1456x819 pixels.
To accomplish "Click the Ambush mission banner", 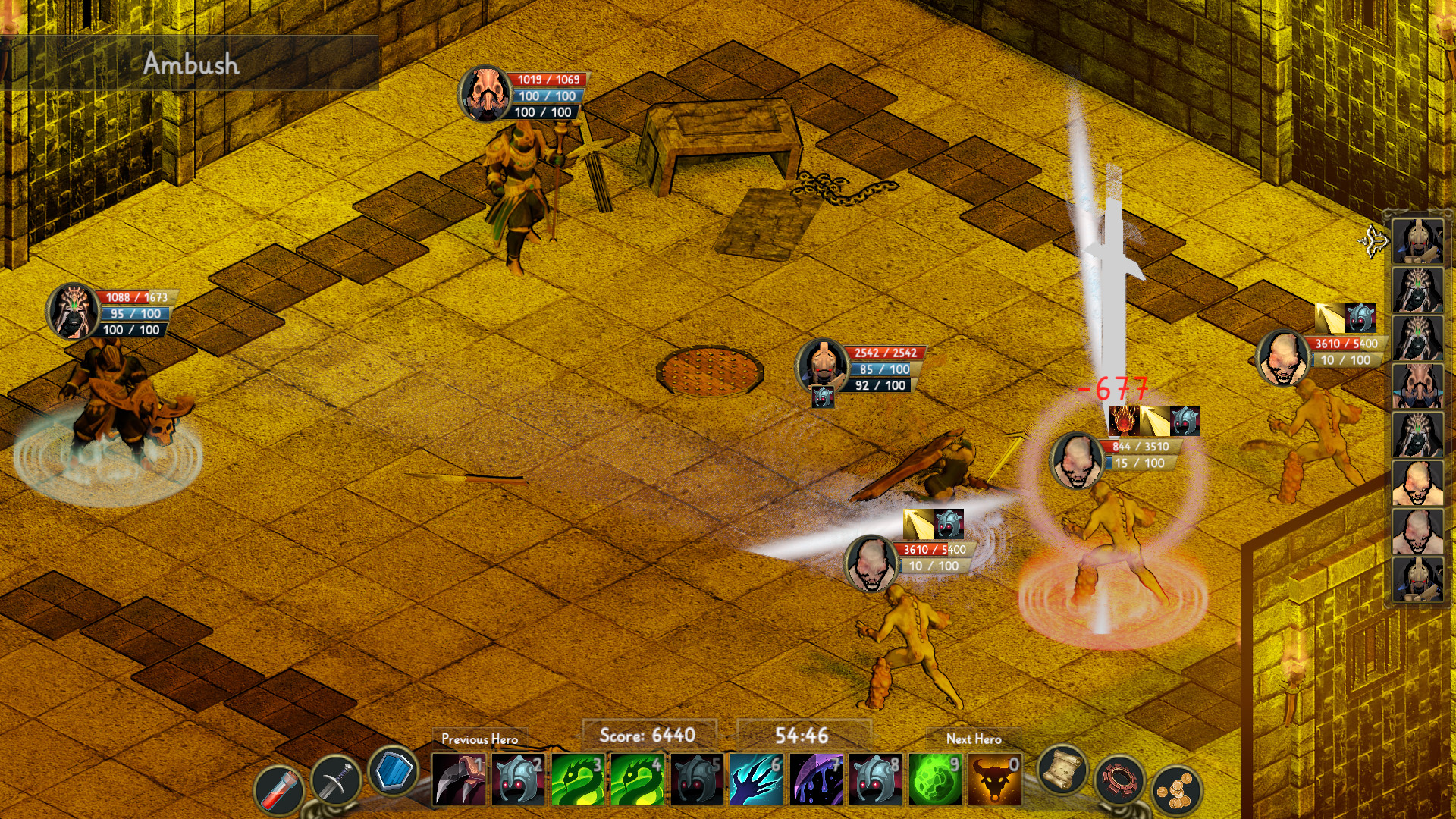I will click(192, 64).
